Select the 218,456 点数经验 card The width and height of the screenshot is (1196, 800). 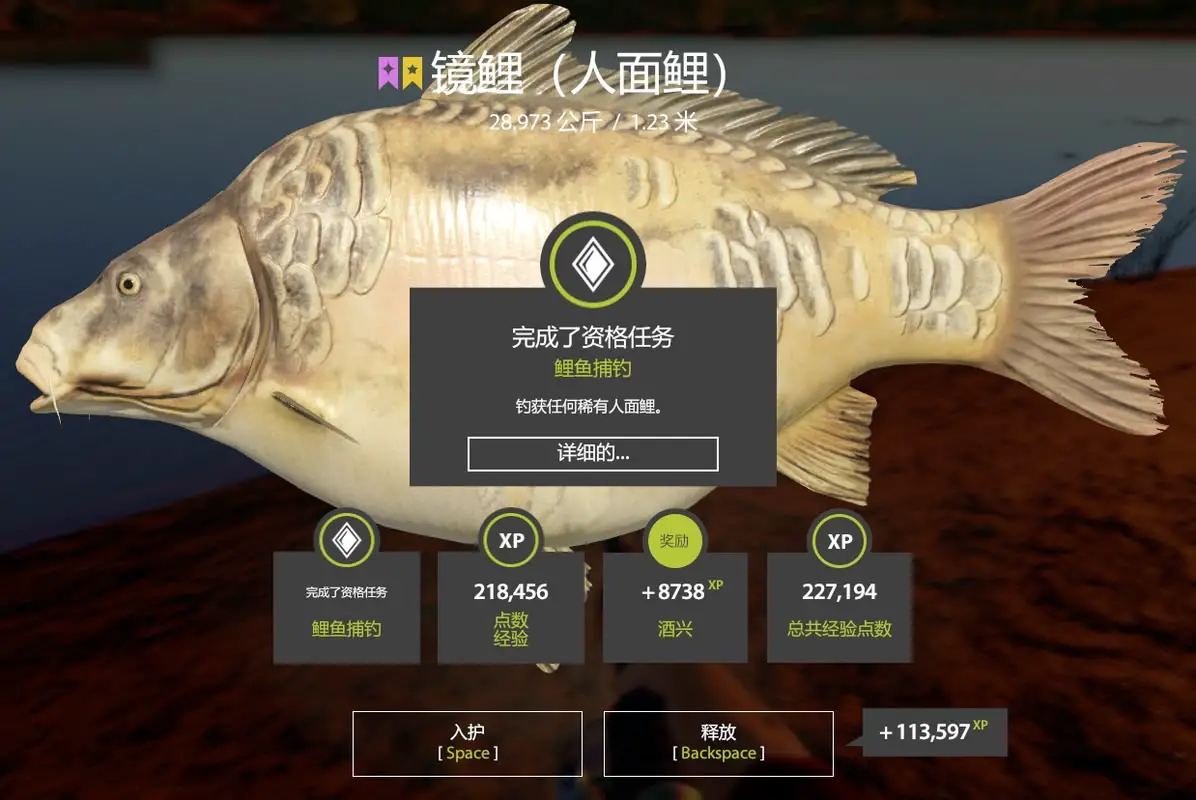510,606
